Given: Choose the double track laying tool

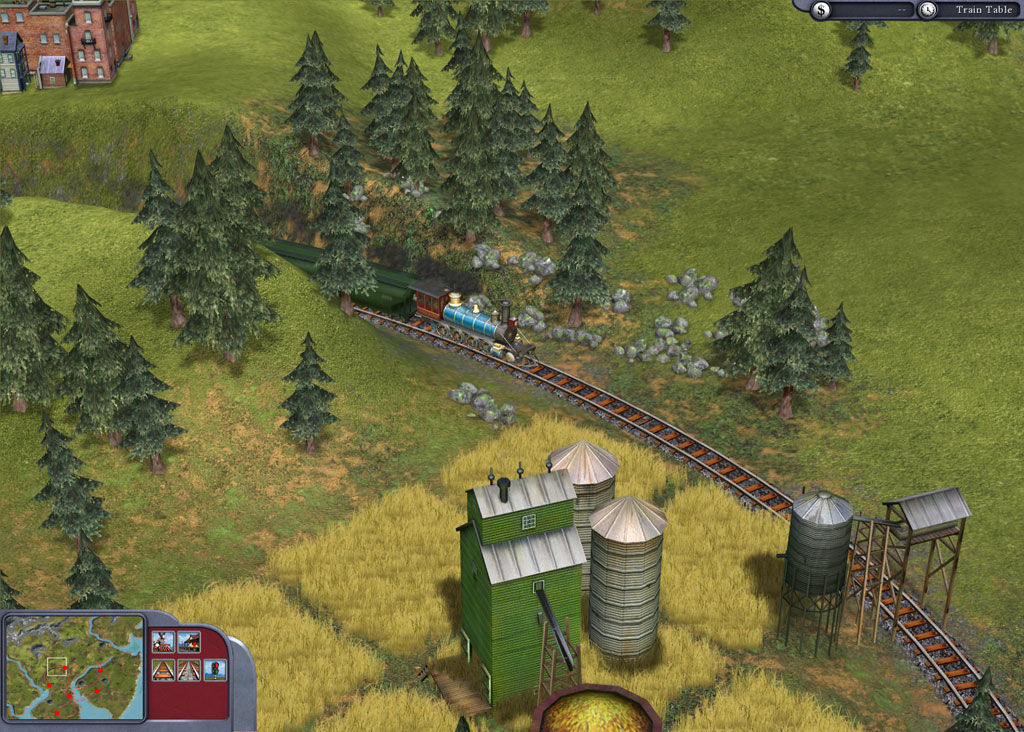Looking at the screenshot, I should 189,670.
